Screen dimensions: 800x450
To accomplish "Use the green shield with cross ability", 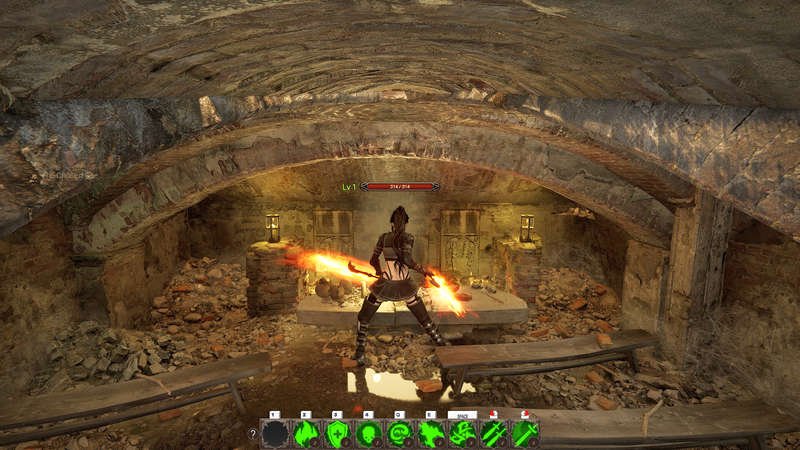I will (338, 434).
